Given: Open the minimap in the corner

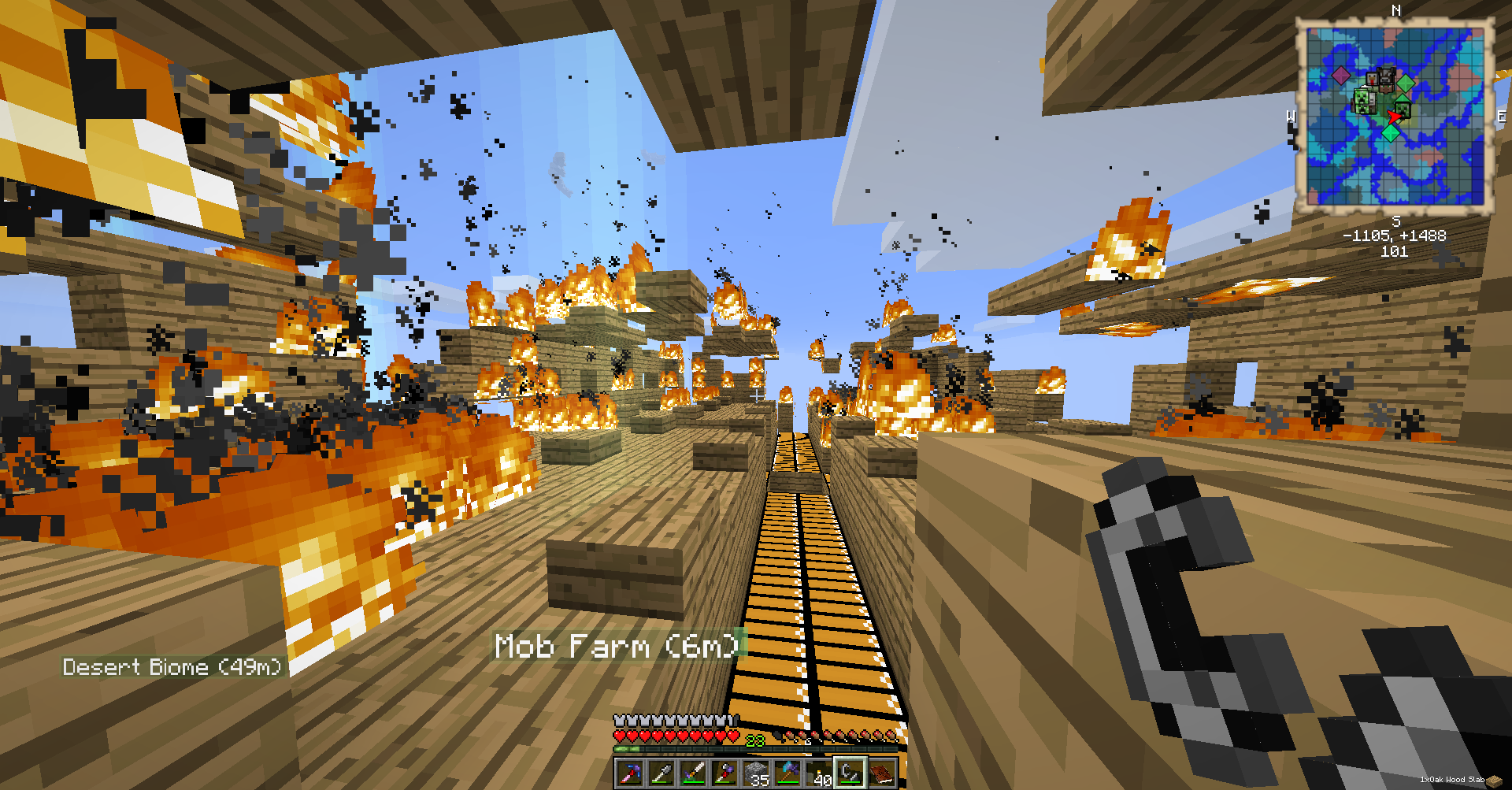Looking at the screenshot, I should (1395, 116).
